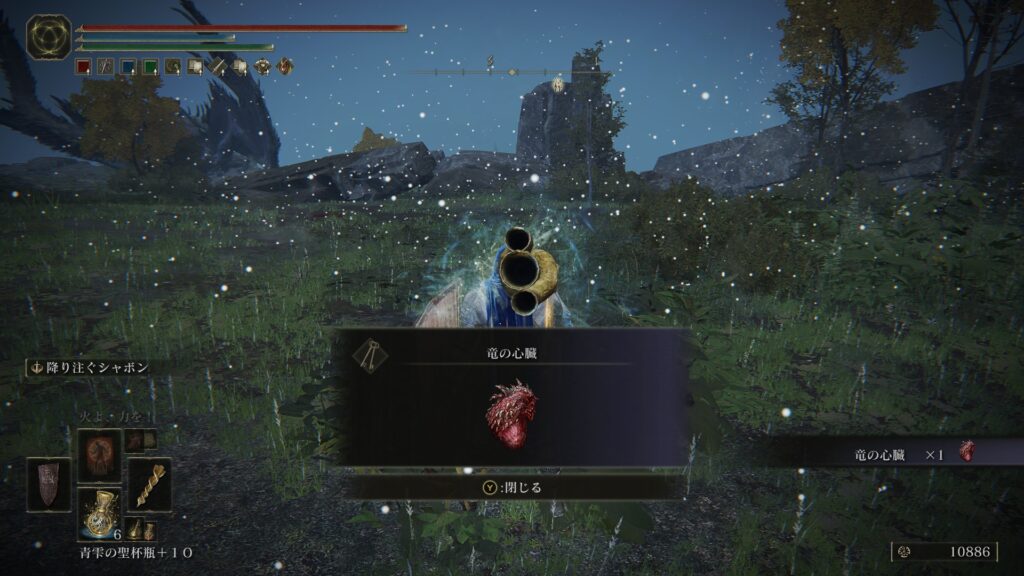Click the blue square status buff icon
Viewport: 1024px width, 576px height.
point(128,67)
